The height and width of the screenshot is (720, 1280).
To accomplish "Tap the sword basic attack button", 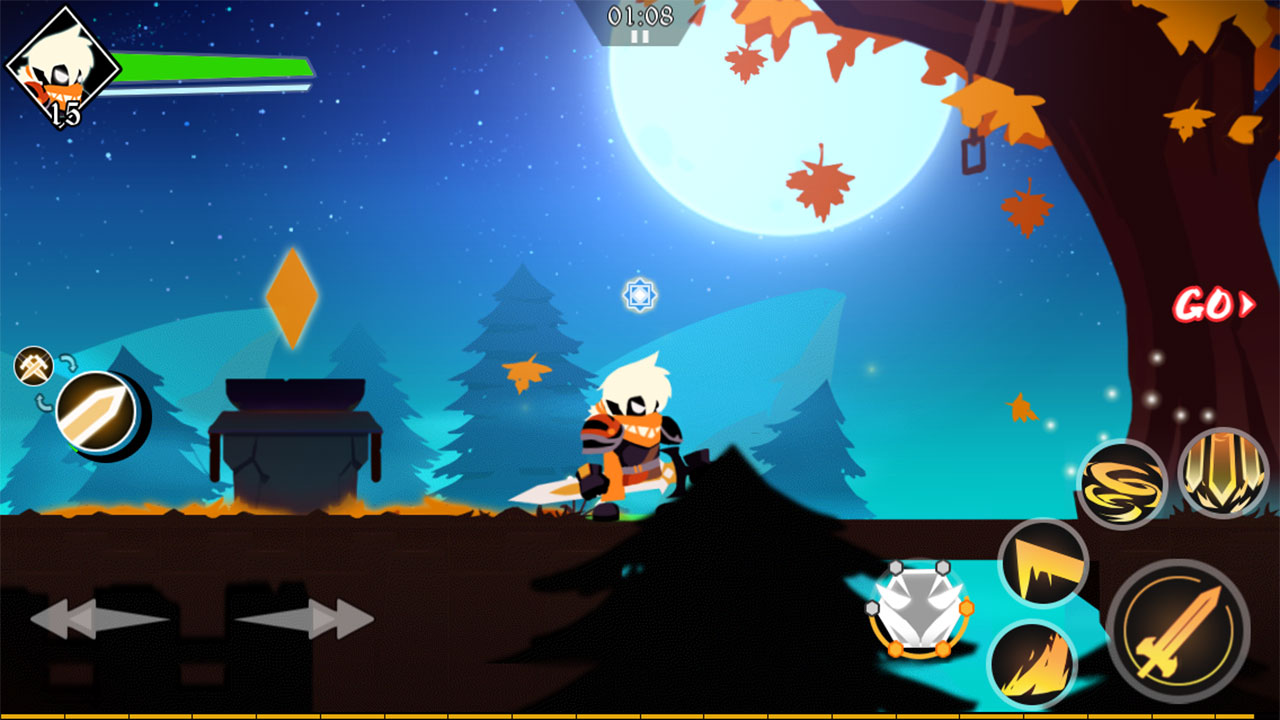I will pos(1178,631).
